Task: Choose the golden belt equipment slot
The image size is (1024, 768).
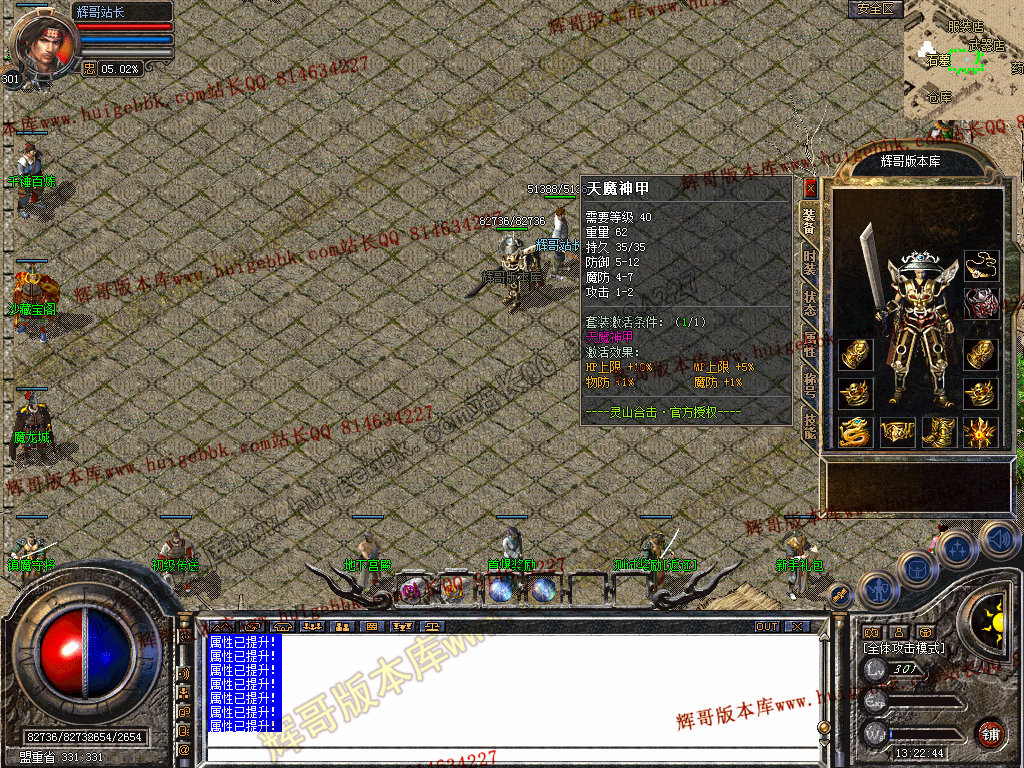Action: [898, 432]
